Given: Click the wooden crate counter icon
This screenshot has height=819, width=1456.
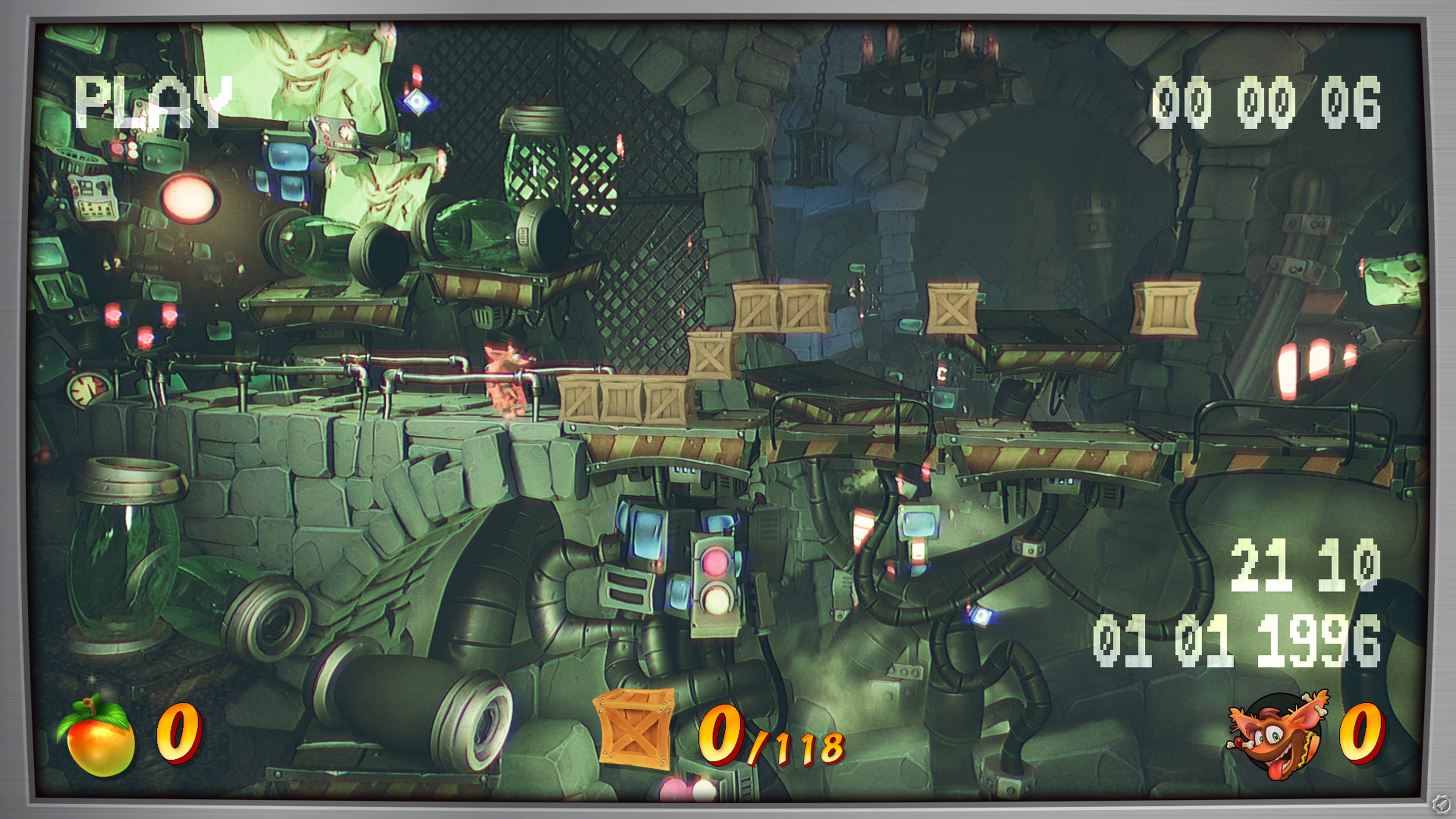Looking at the screenshot, I should 635,729.
